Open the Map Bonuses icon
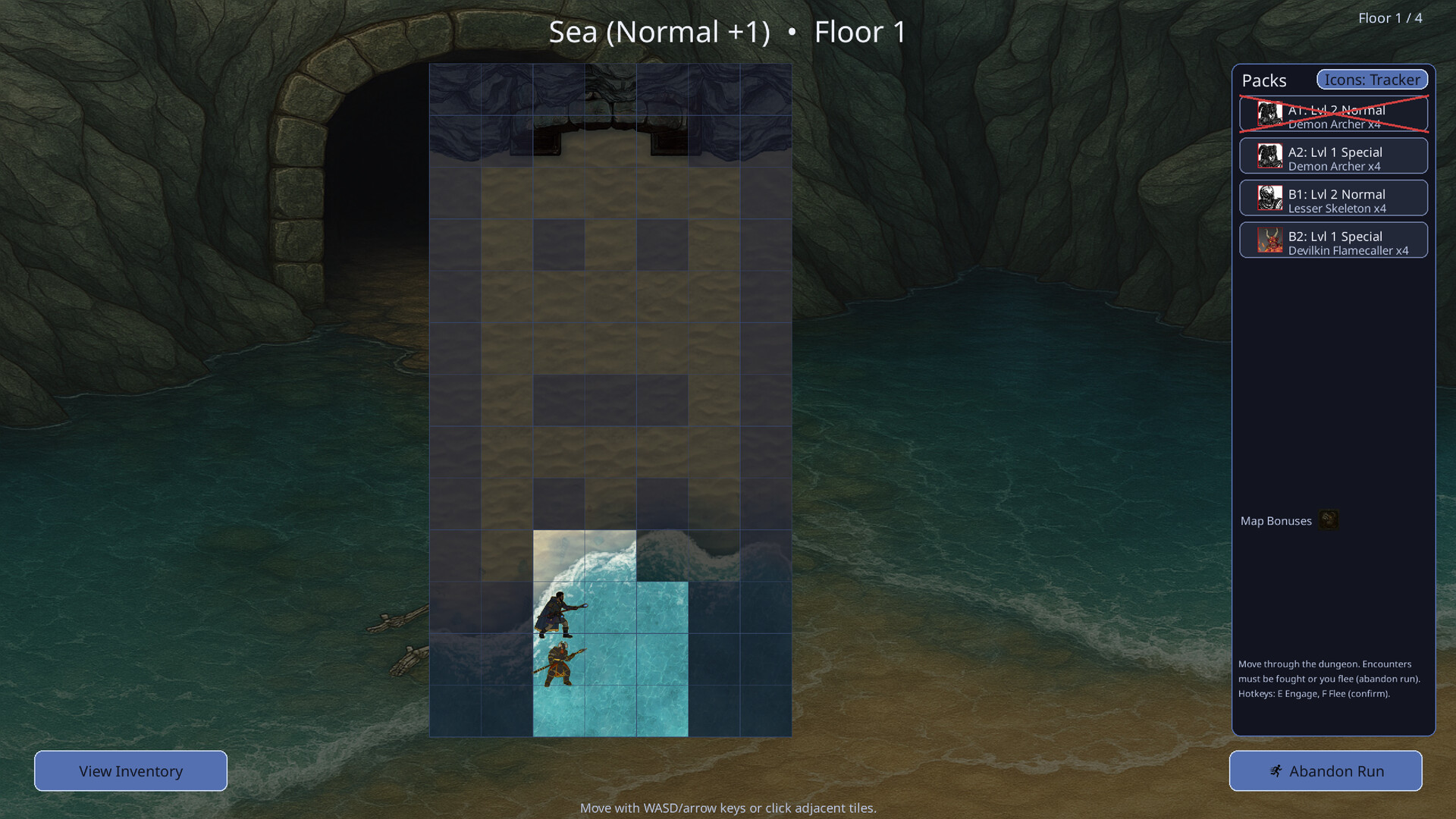Image resolution: width=1456 pixels, height=819 pixels. [x=1329, y=519]
